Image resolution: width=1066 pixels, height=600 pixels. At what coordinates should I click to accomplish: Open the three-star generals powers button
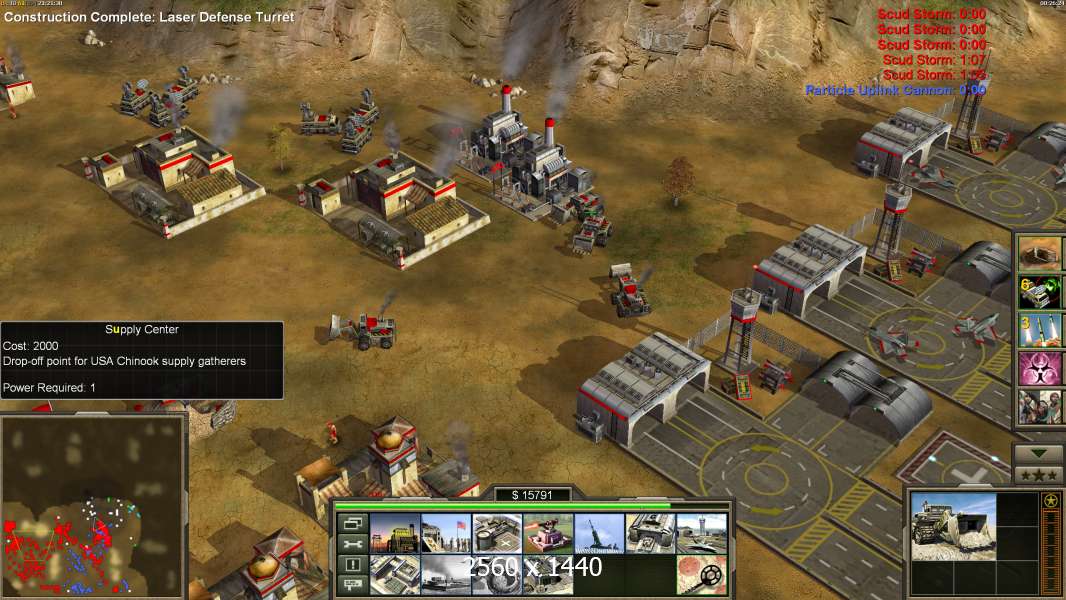[x=1039, y=474]
